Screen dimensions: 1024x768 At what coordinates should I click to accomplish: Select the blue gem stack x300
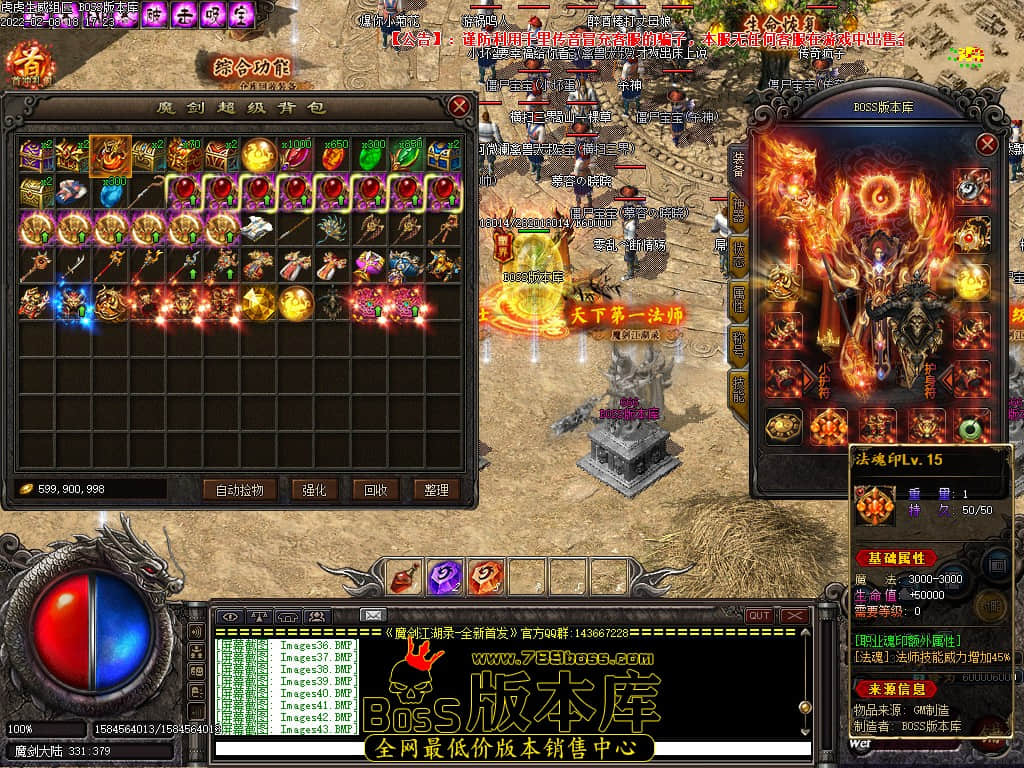coord(110,191)
